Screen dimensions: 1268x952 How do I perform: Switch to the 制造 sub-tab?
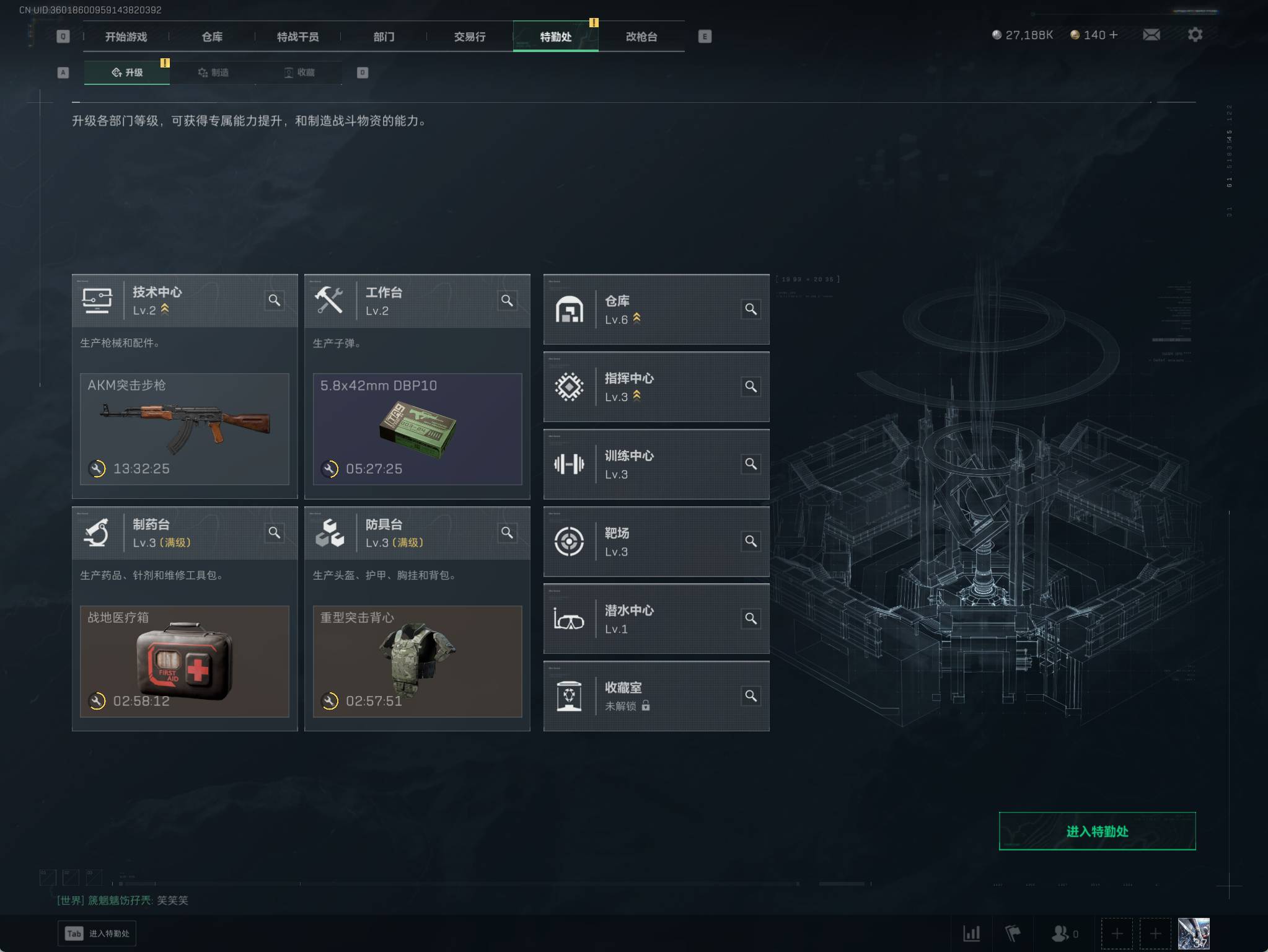point(213,73)
